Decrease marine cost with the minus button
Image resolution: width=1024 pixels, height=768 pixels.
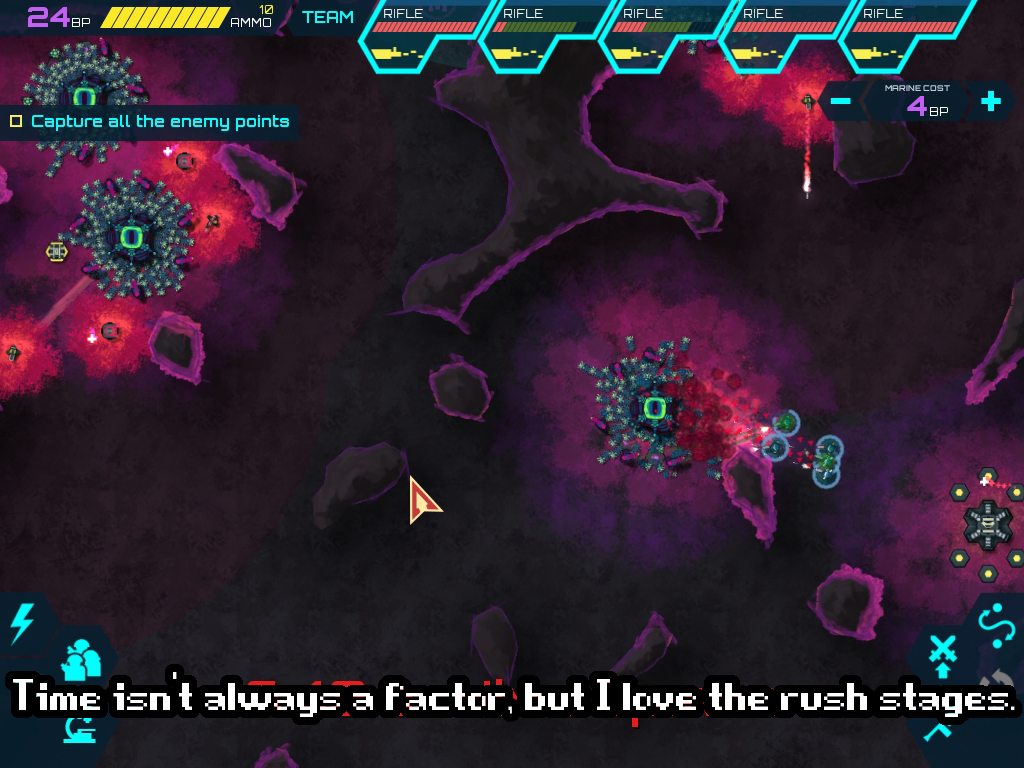841,101
